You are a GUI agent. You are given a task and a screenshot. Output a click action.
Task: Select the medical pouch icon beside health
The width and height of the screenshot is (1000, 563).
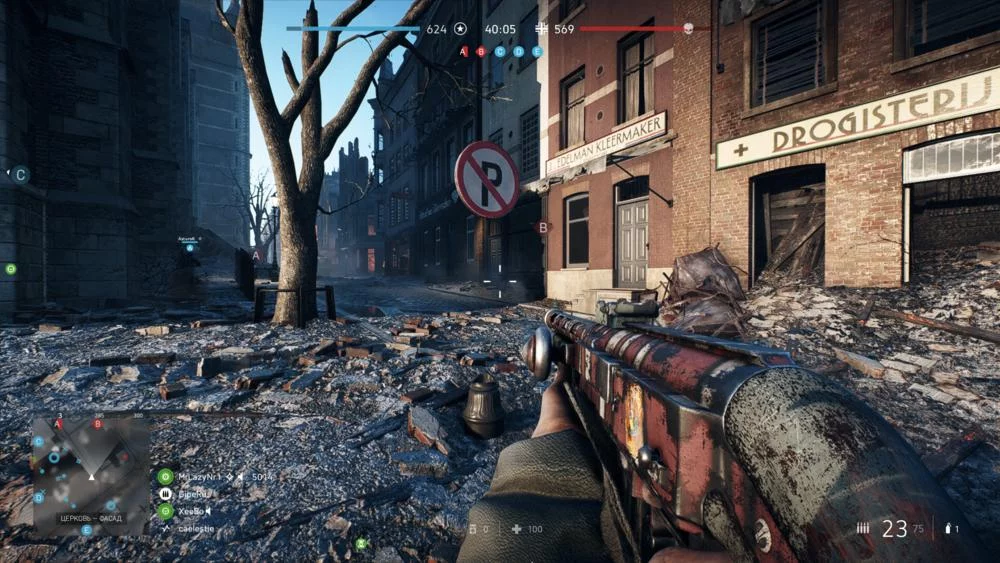point(516,528)
